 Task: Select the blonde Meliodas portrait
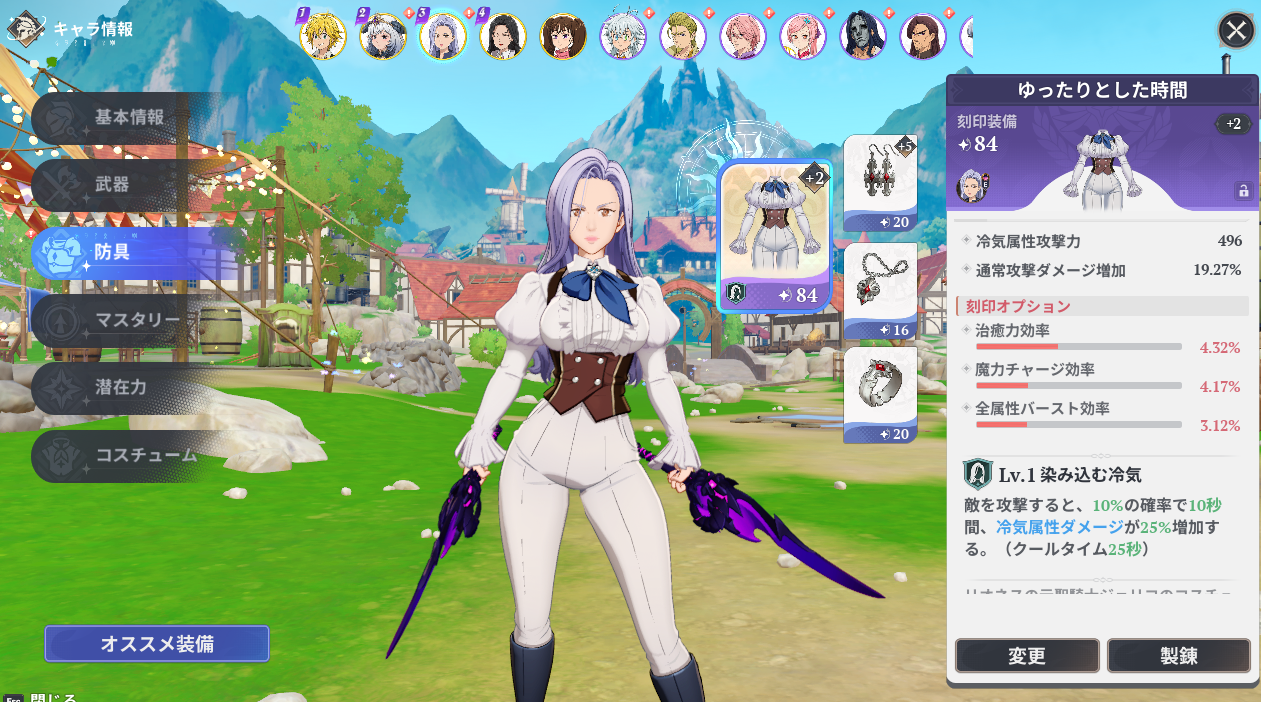pyautogui.click(x=322, y=36)
